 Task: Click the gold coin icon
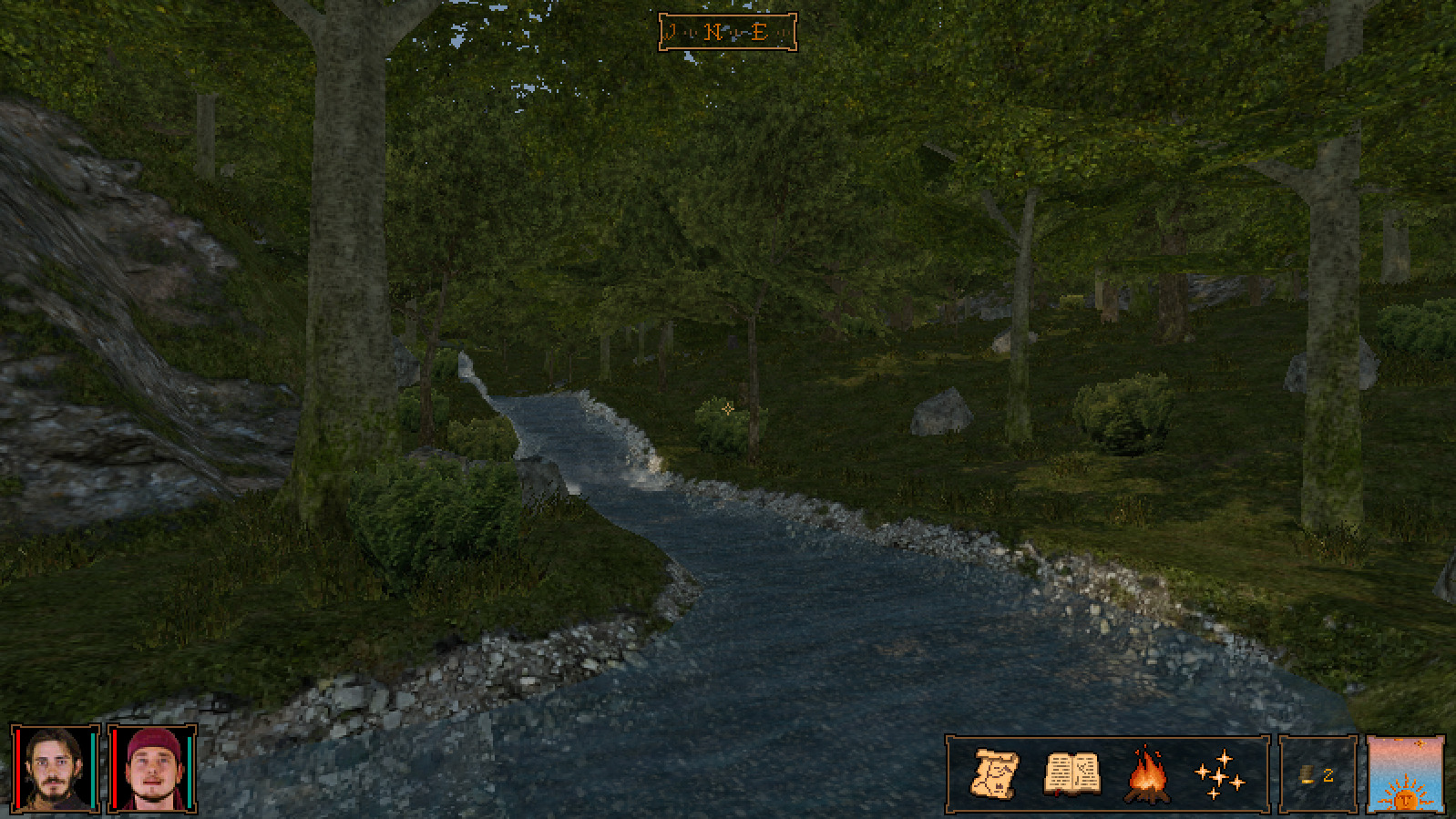click(1307, 775)
